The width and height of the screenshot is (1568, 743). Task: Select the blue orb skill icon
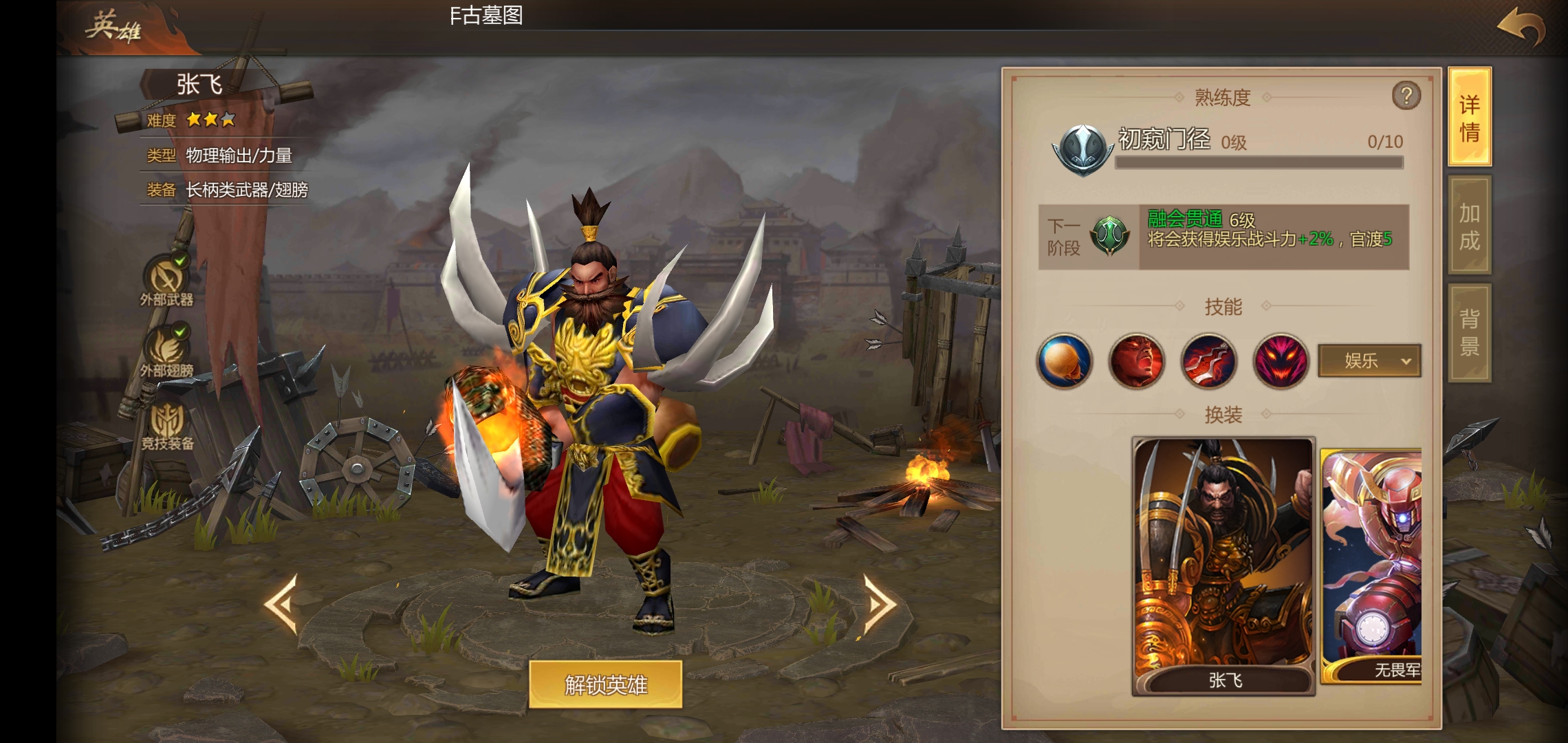(1063, 361)
